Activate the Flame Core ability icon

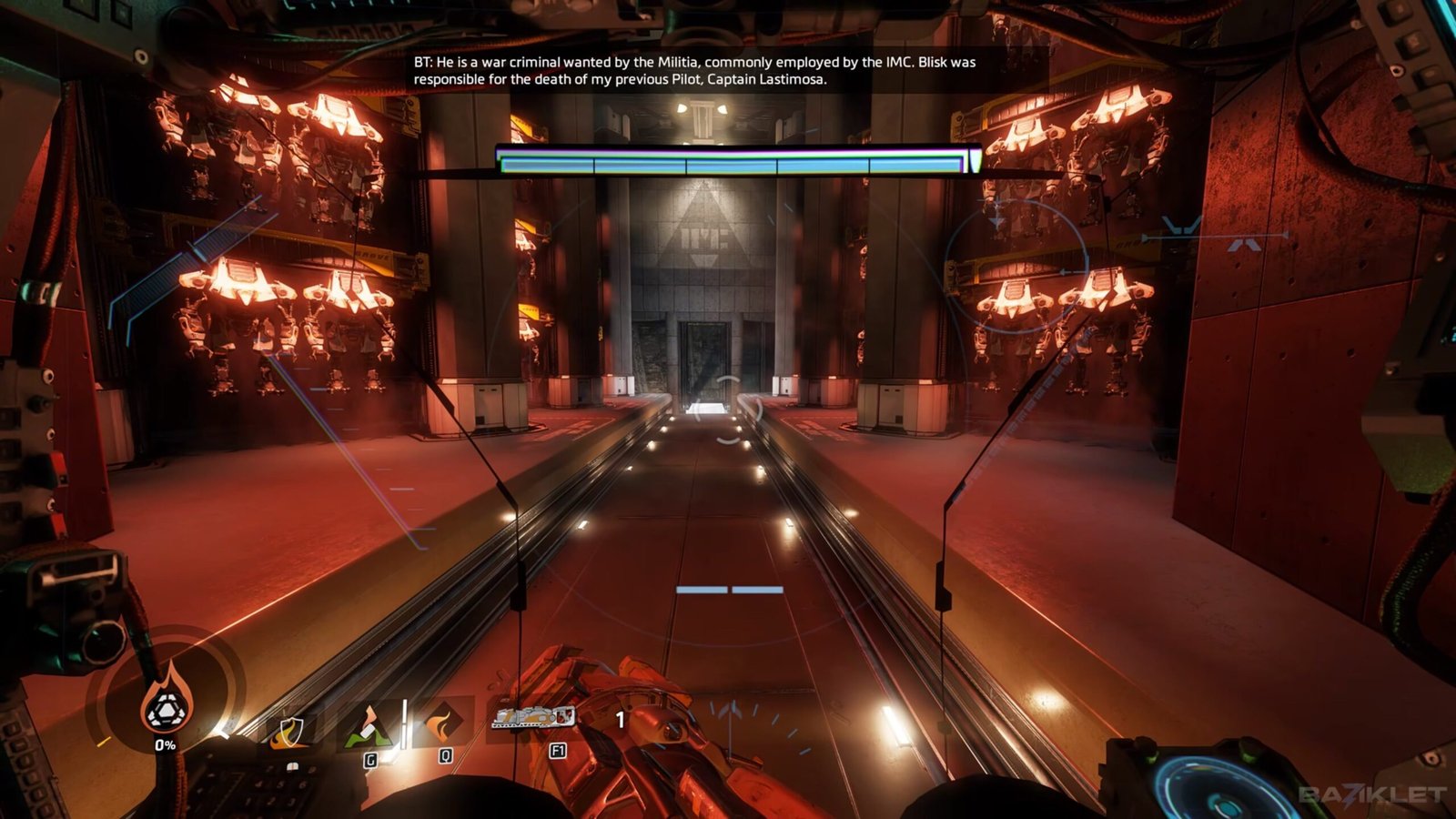(x=166, y=706)
